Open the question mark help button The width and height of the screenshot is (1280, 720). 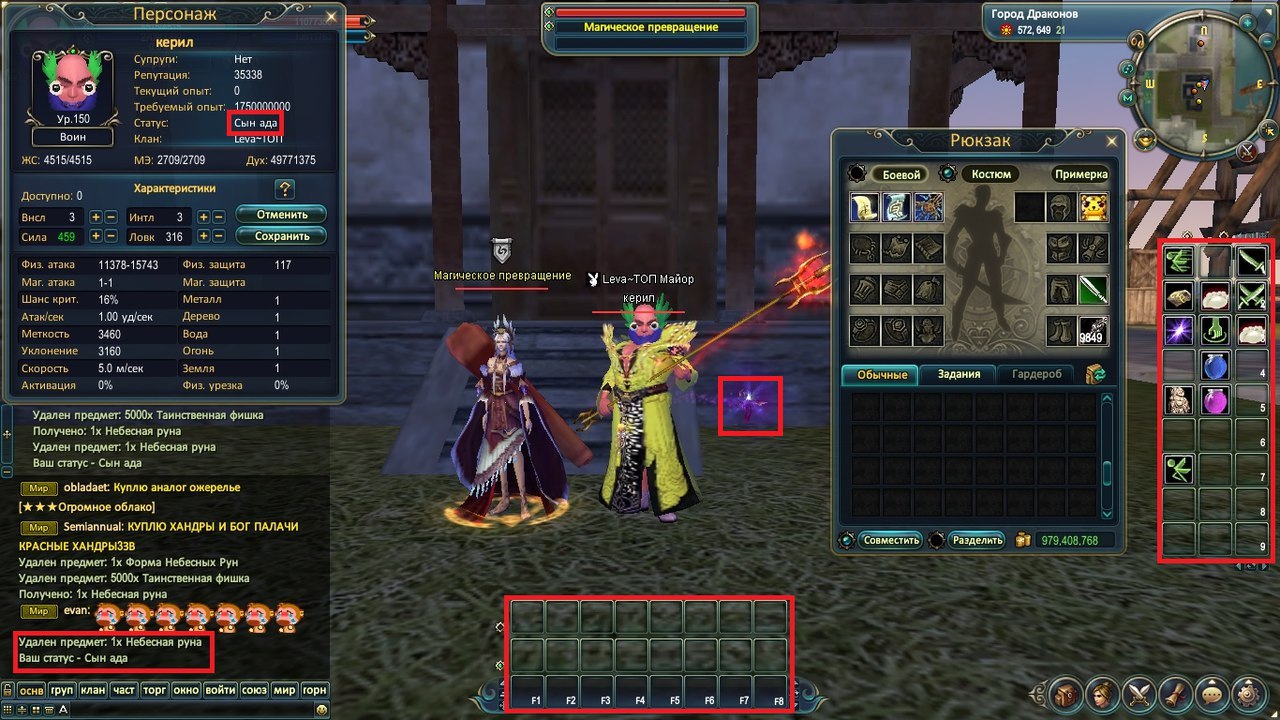[x=284, y=189]
